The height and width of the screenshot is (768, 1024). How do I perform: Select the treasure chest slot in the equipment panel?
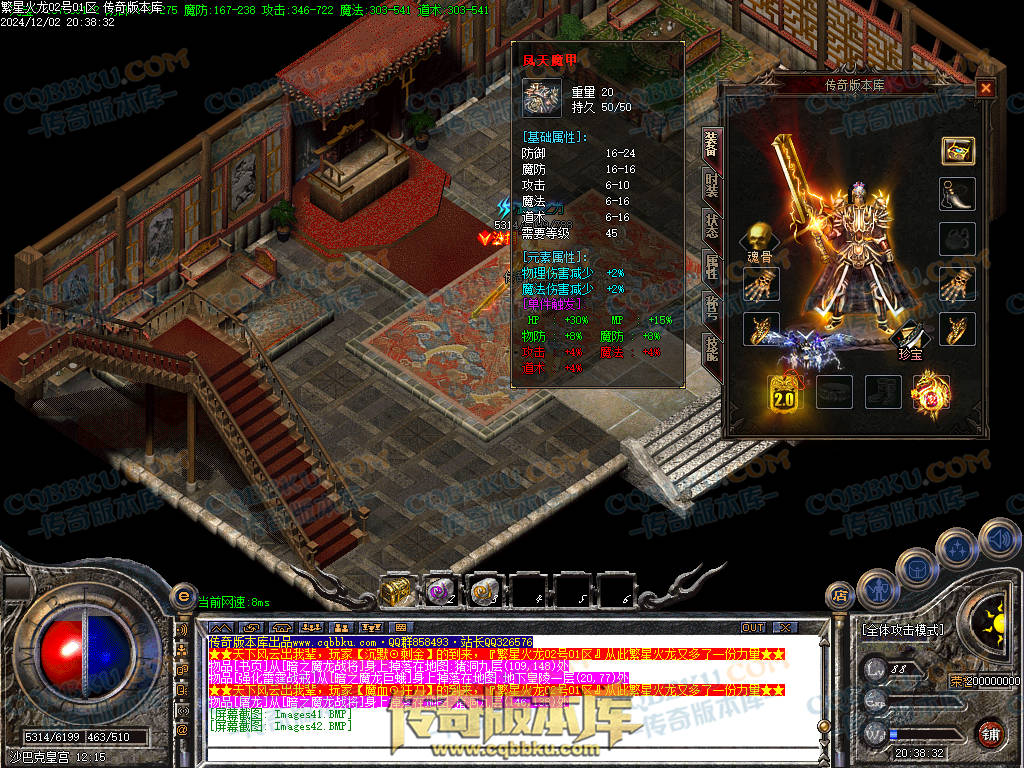point(957,151)
